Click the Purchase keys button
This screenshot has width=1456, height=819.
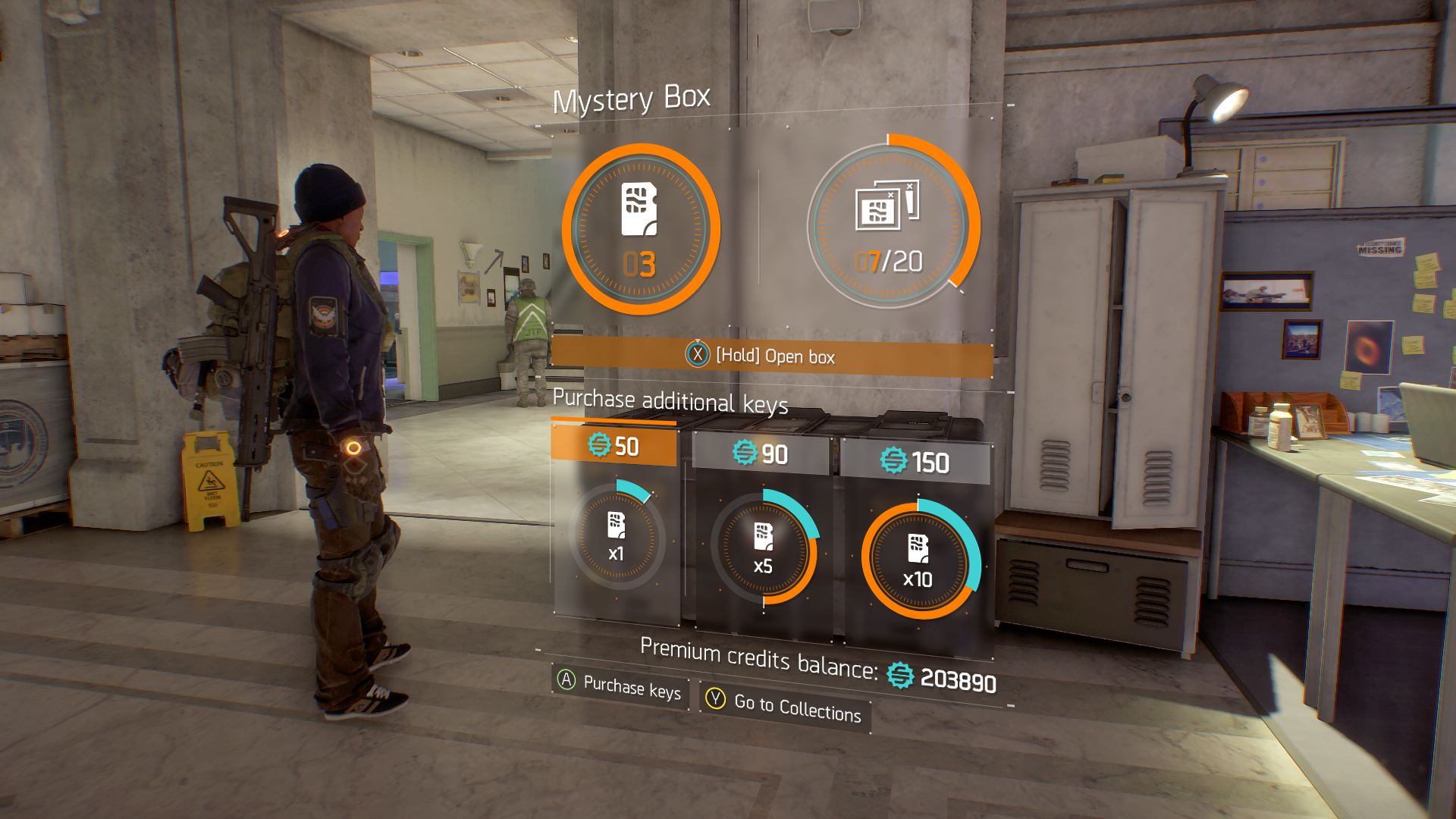click(x=620, y=686)
